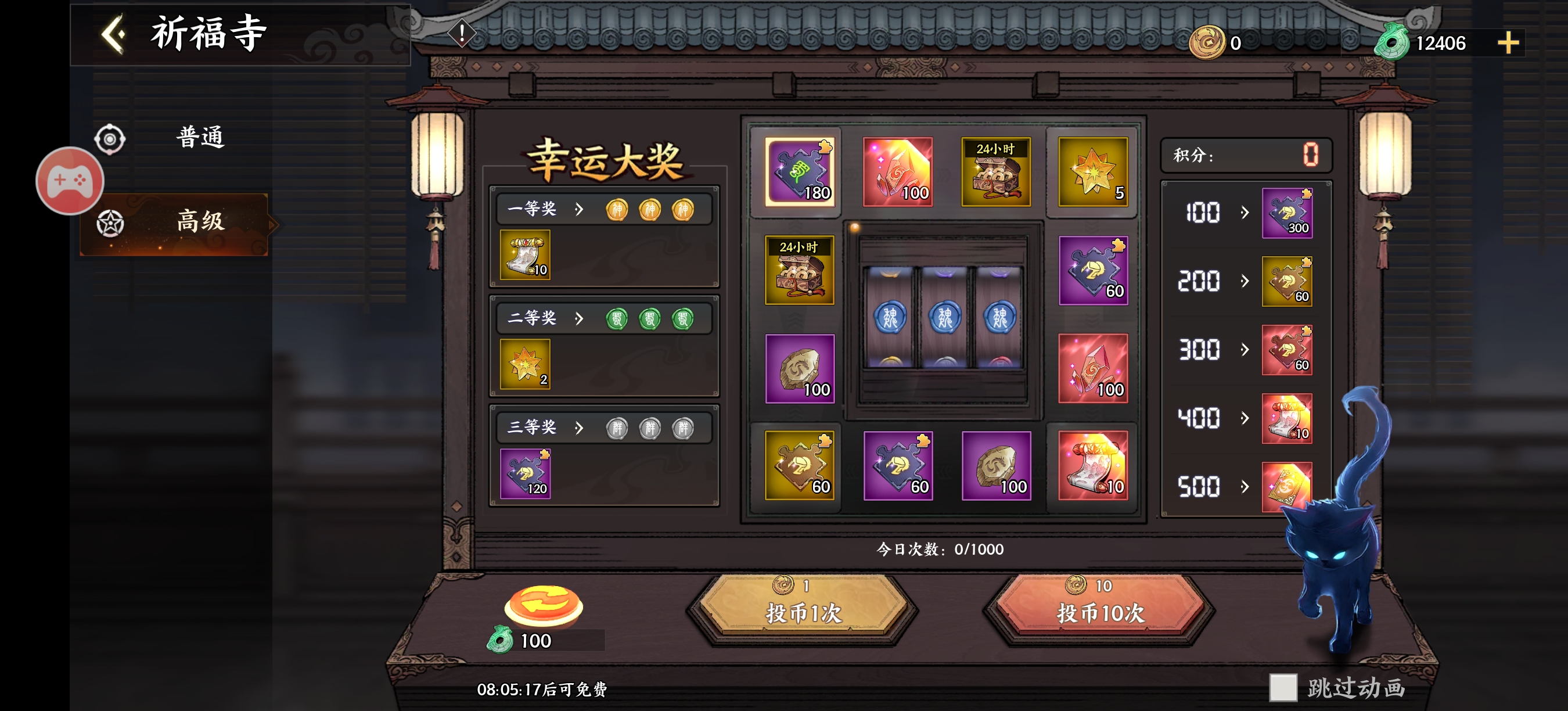Tap the red refresh button costing 100 jade
Image resolution: width=1568 pixels, height=711 pixels.
click(x=543, y=606)
